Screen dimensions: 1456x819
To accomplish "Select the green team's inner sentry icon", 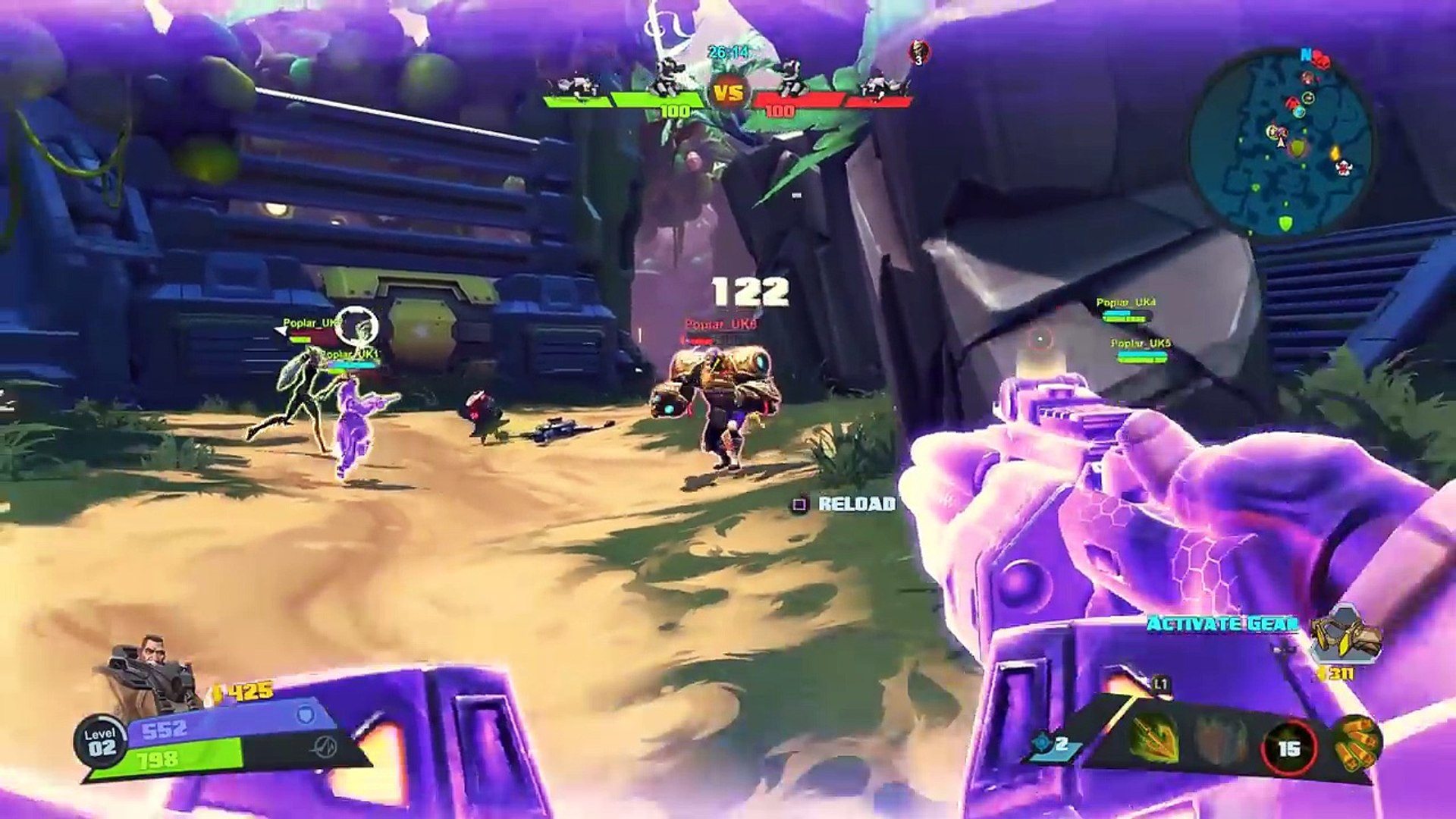I will pos(669,79).
